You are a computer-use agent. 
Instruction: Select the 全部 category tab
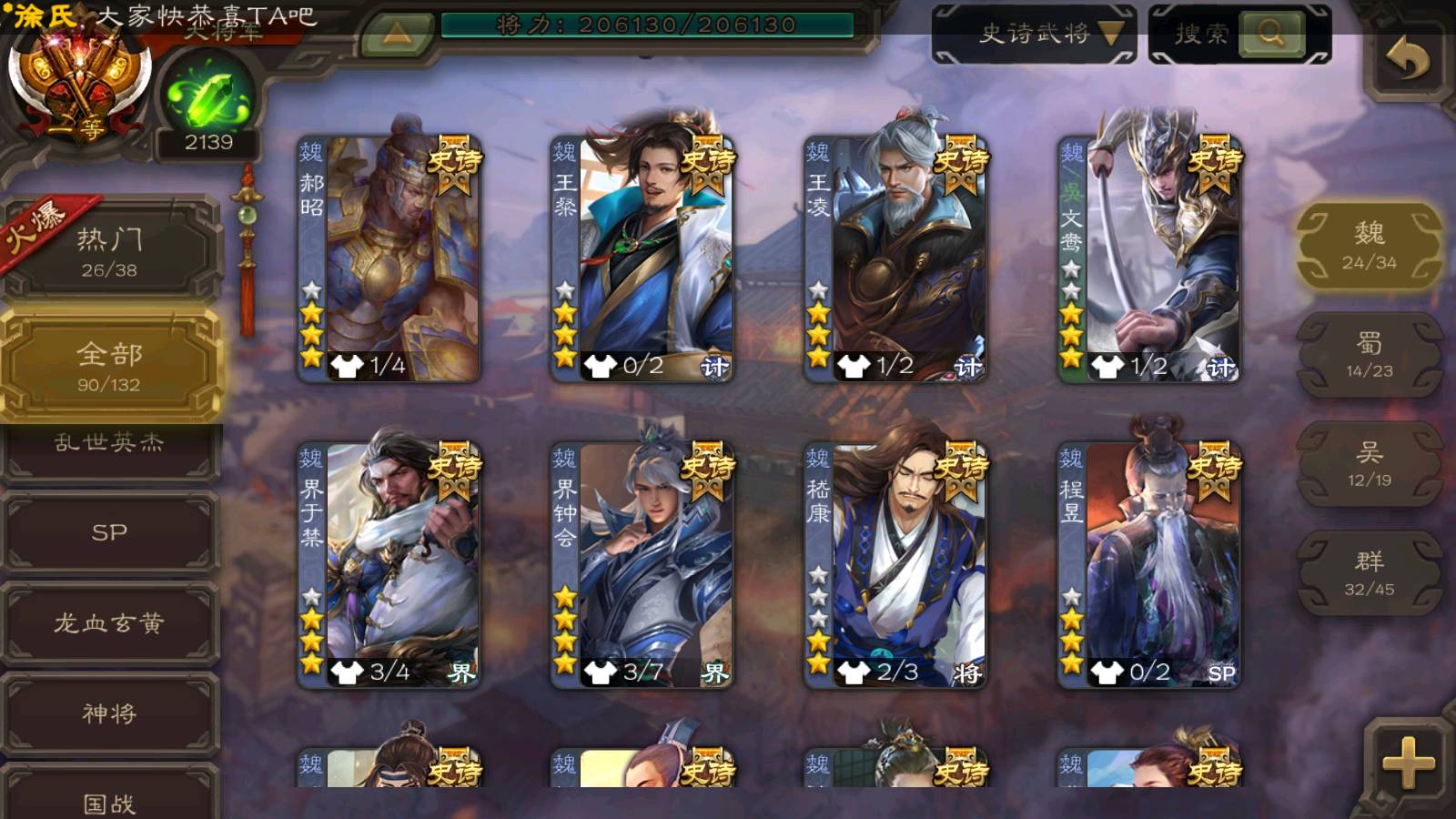109,366
